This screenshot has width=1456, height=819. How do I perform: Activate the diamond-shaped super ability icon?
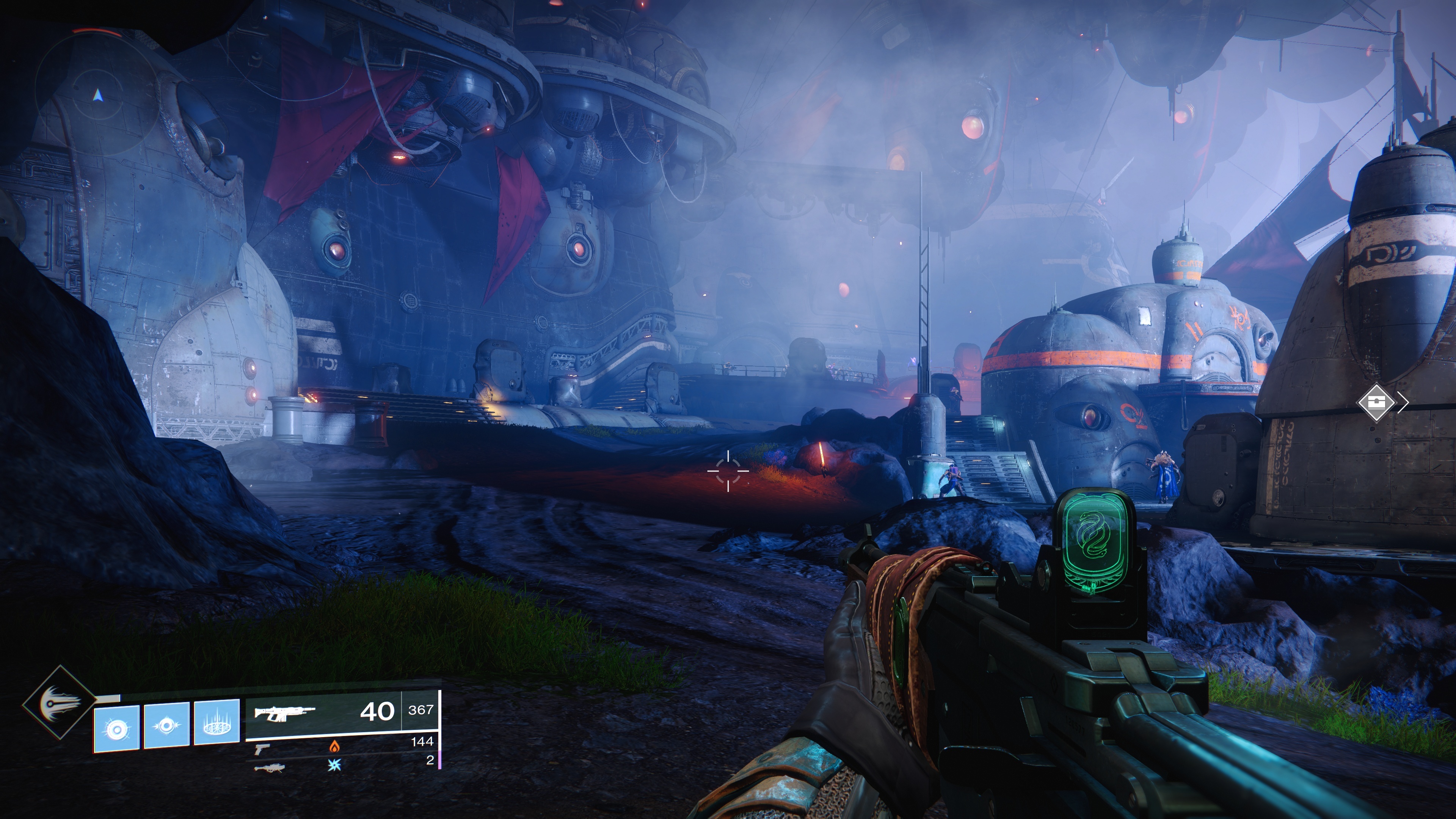point(59,702)
